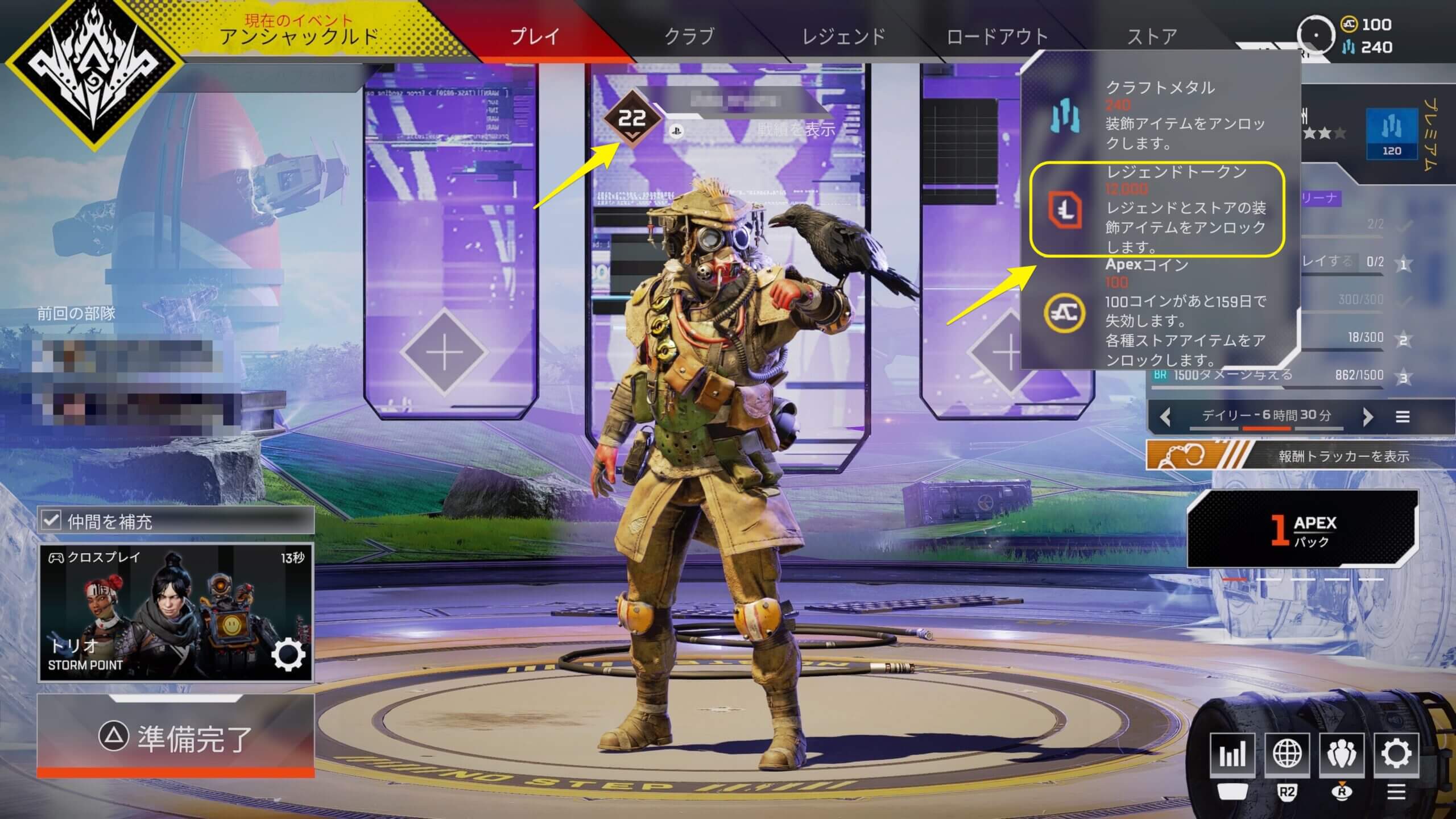The image size is (1456, 819).
Task: Click the 準備完了 ready button
Action: pyautogui.click(x=175, y=737)
